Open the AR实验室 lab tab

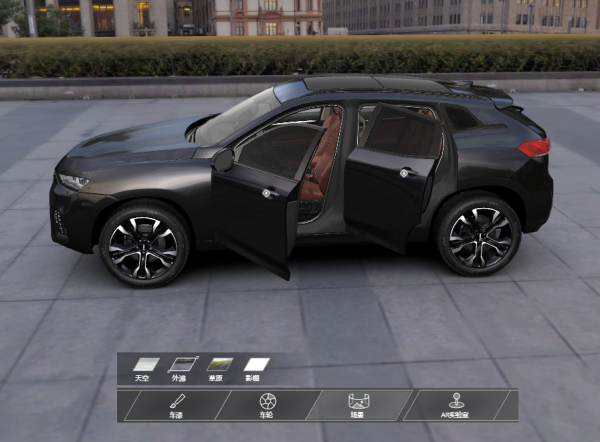point(456,405)
